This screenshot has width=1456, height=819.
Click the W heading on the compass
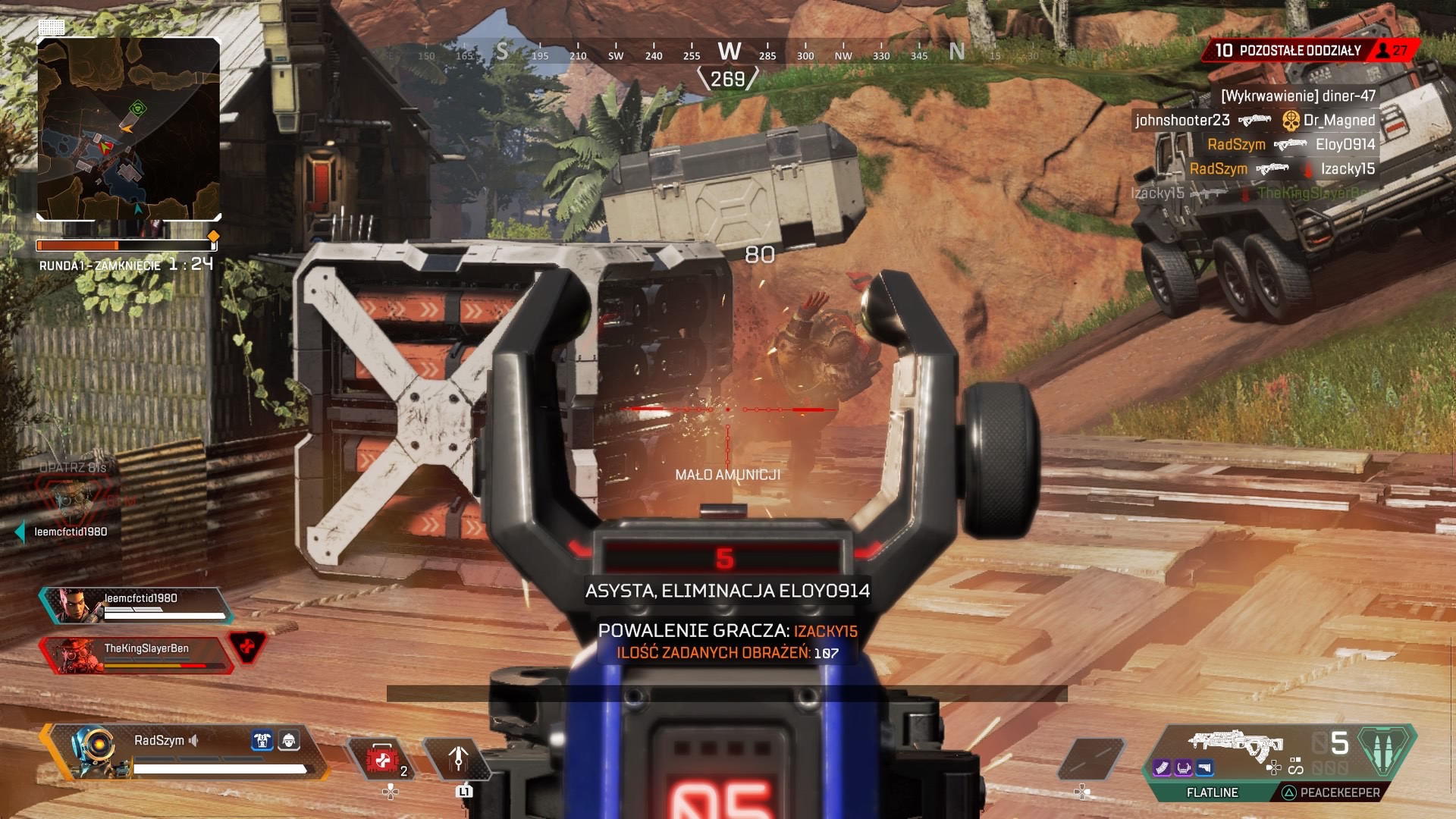coord(729,52)
